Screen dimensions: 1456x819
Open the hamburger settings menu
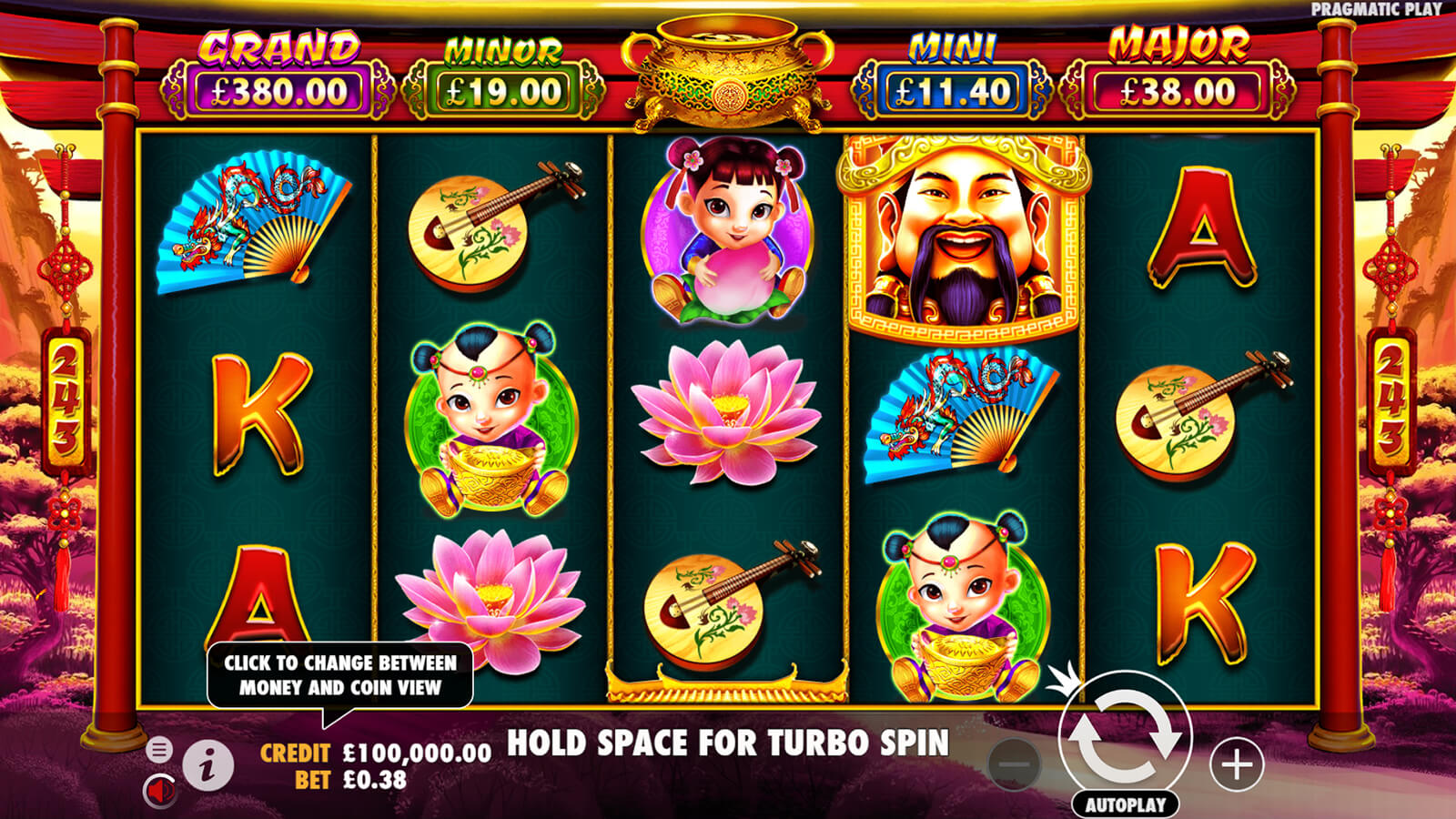point(159,749)
